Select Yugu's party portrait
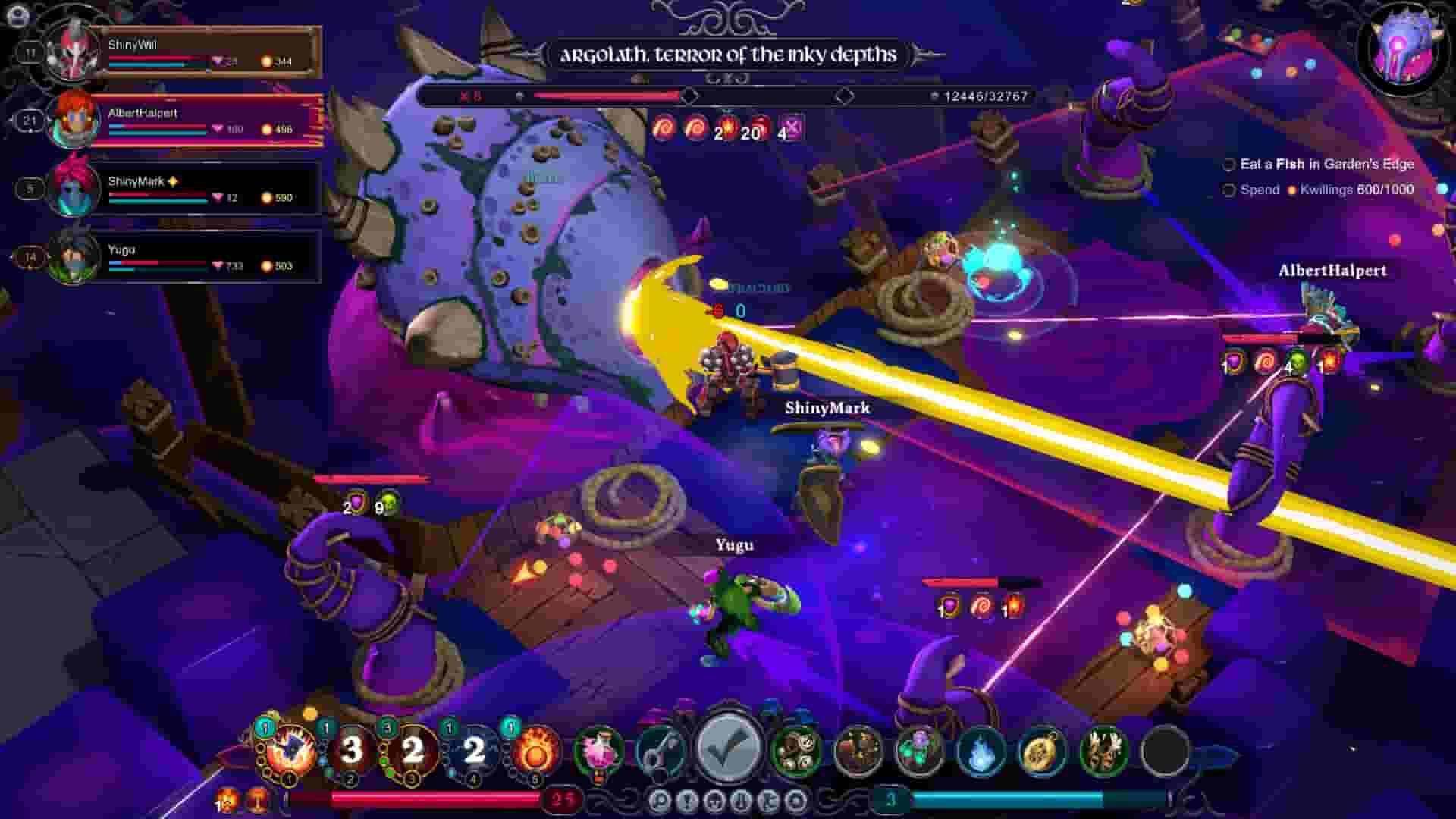1456x819 pixels. coord(68,258)
